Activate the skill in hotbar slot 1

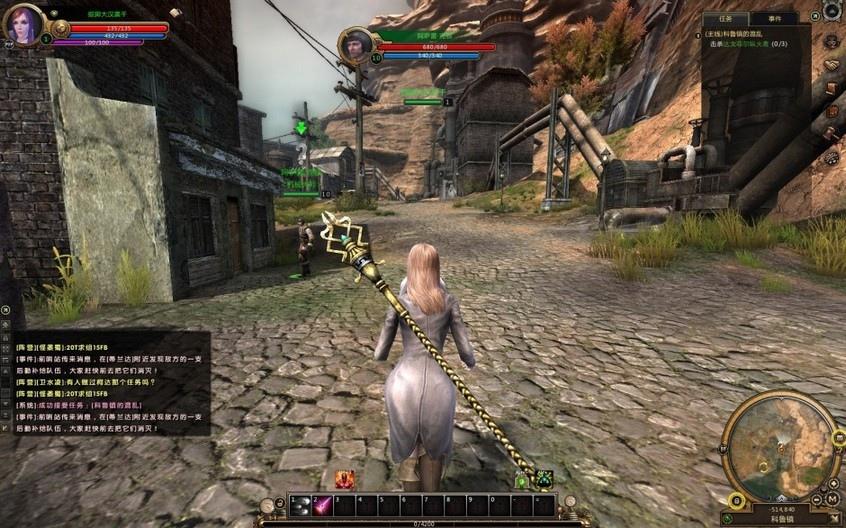click(301, 506)
